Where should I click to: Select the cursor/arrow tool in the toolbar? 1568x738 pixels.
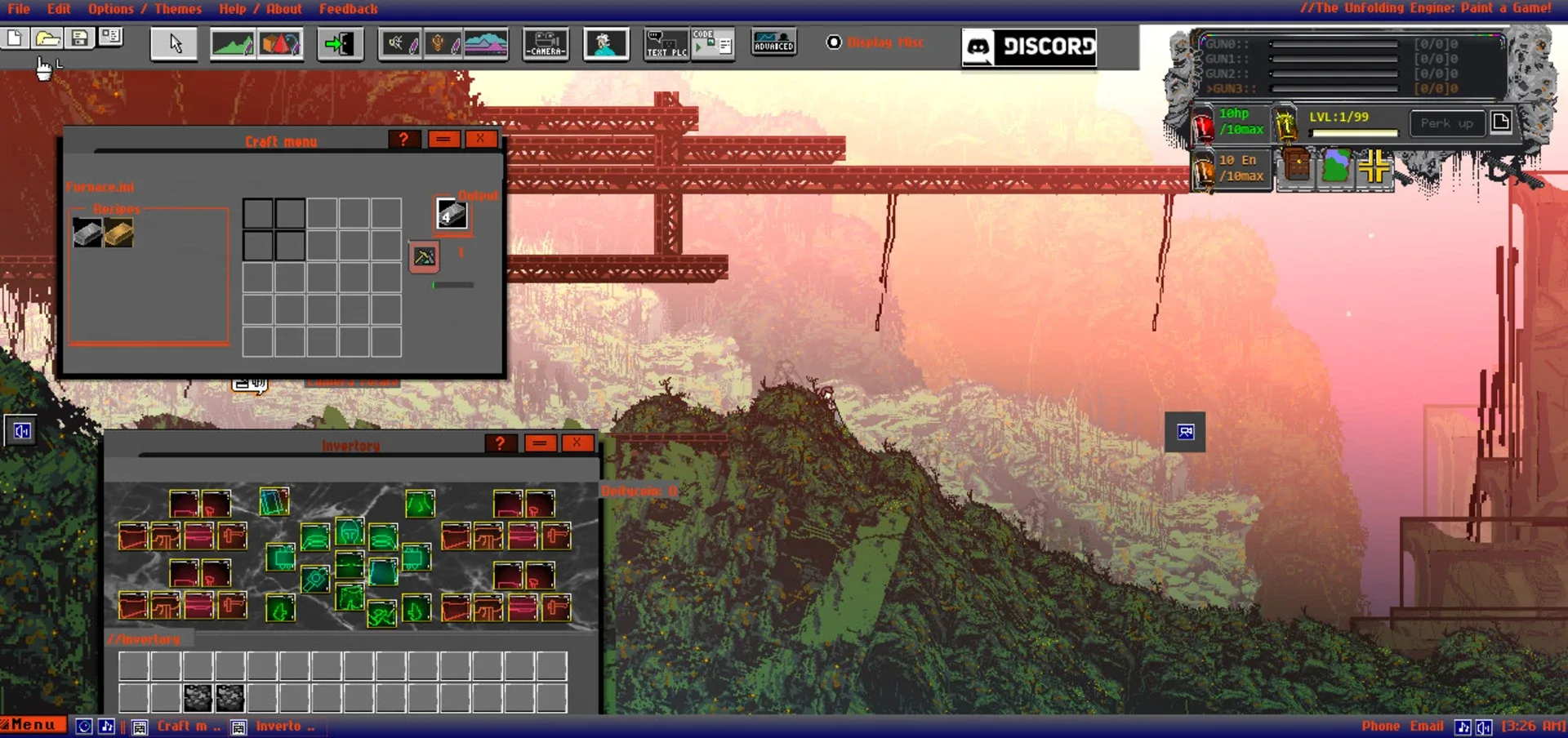173,45
